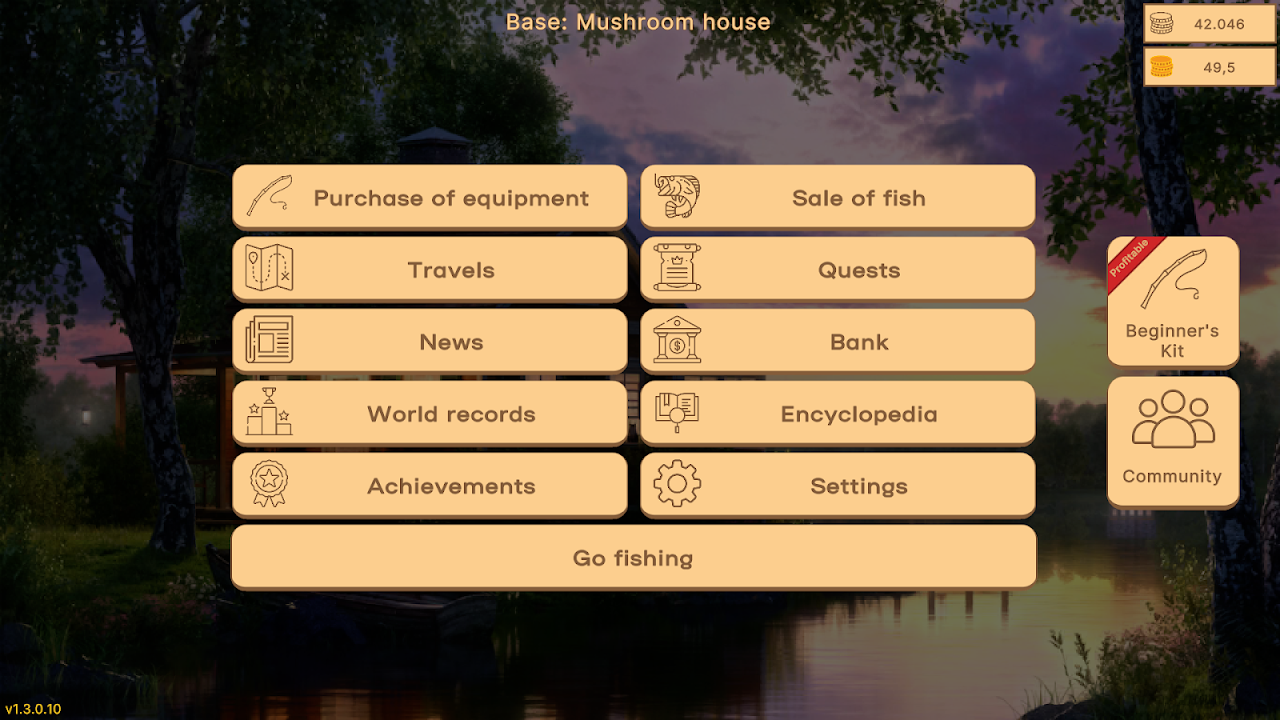Click the red Profitable ribbon
Screen dimensions: 1280x720
(x=1127, y=257)
